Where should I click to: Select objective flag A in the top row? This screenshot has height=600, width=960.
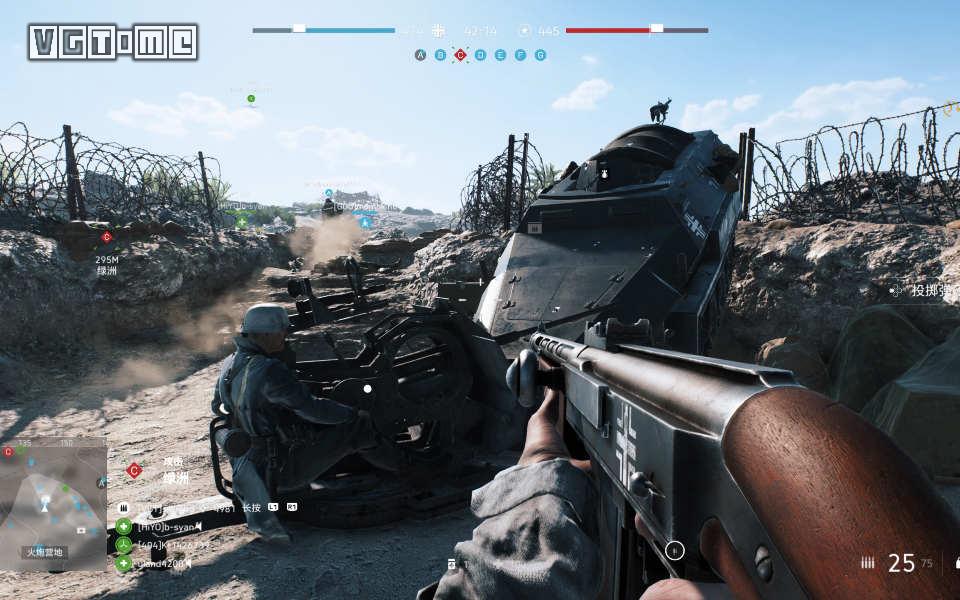tap(421, 55)
